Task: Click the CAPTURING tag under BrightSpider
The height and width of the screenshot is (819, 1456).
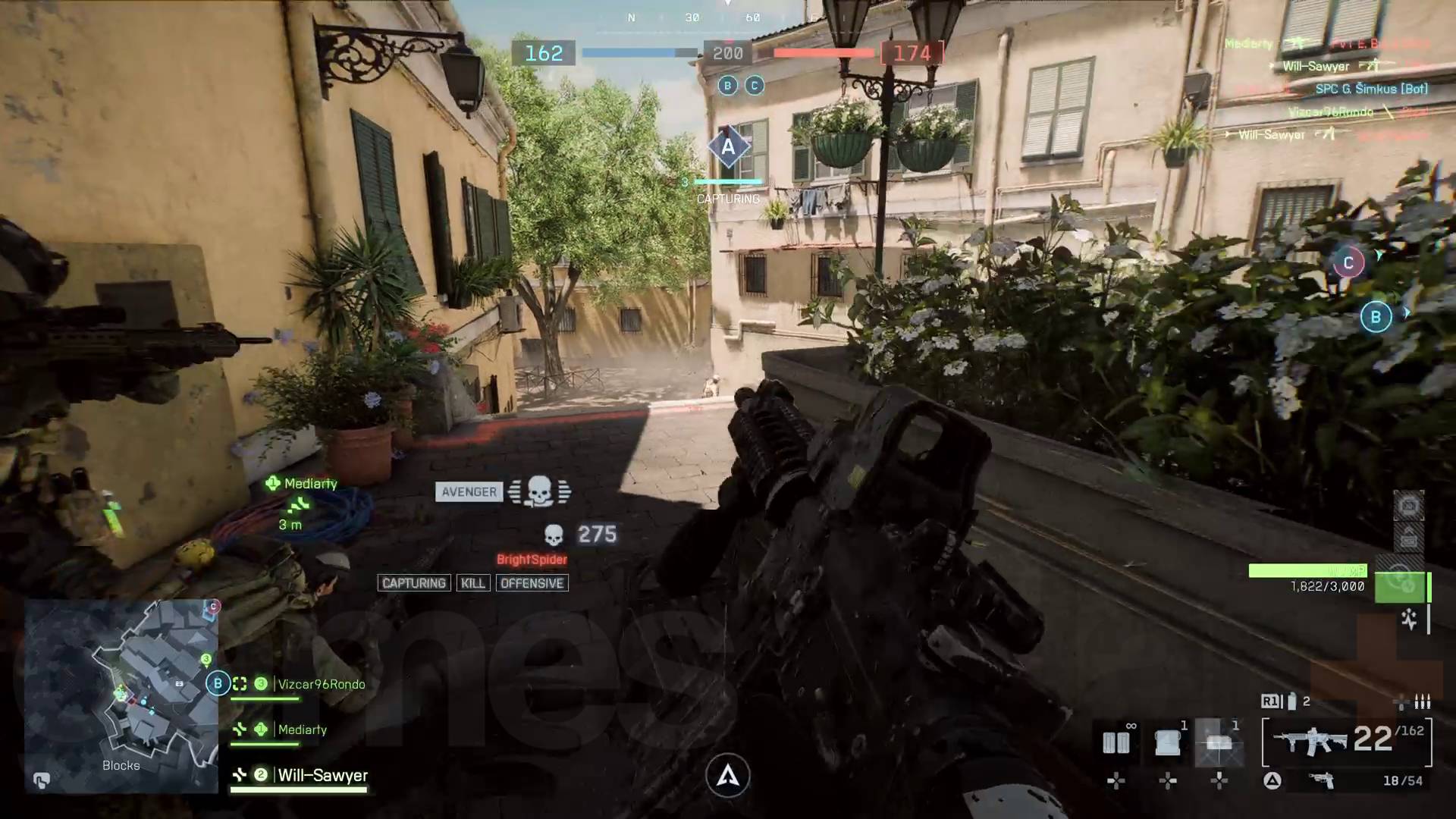Action: 414,583
